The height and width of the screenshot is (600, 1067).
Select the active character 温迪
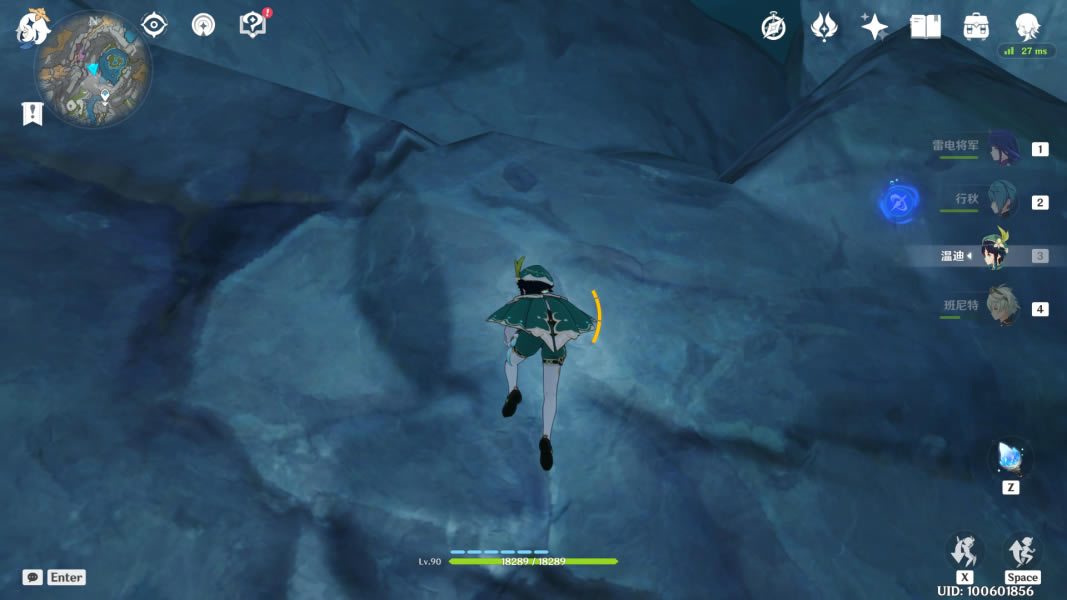click(995, 256)
